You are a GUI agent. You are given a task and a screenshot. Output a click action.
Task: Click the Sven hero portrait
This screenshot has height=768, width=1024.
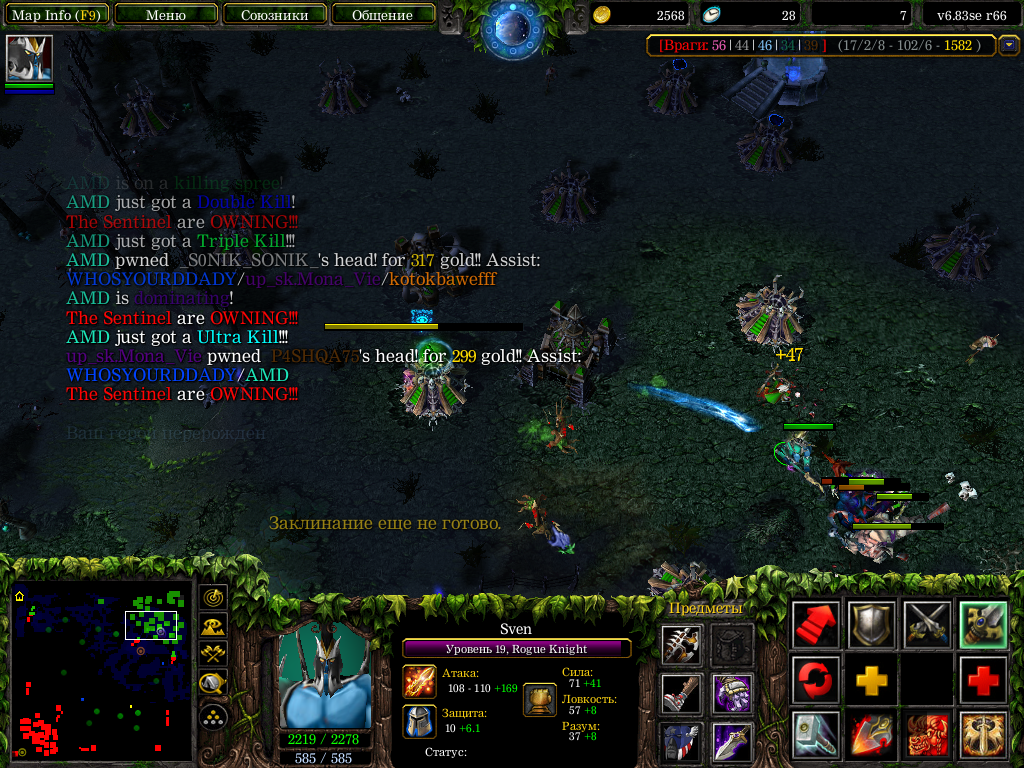[324, 677]
